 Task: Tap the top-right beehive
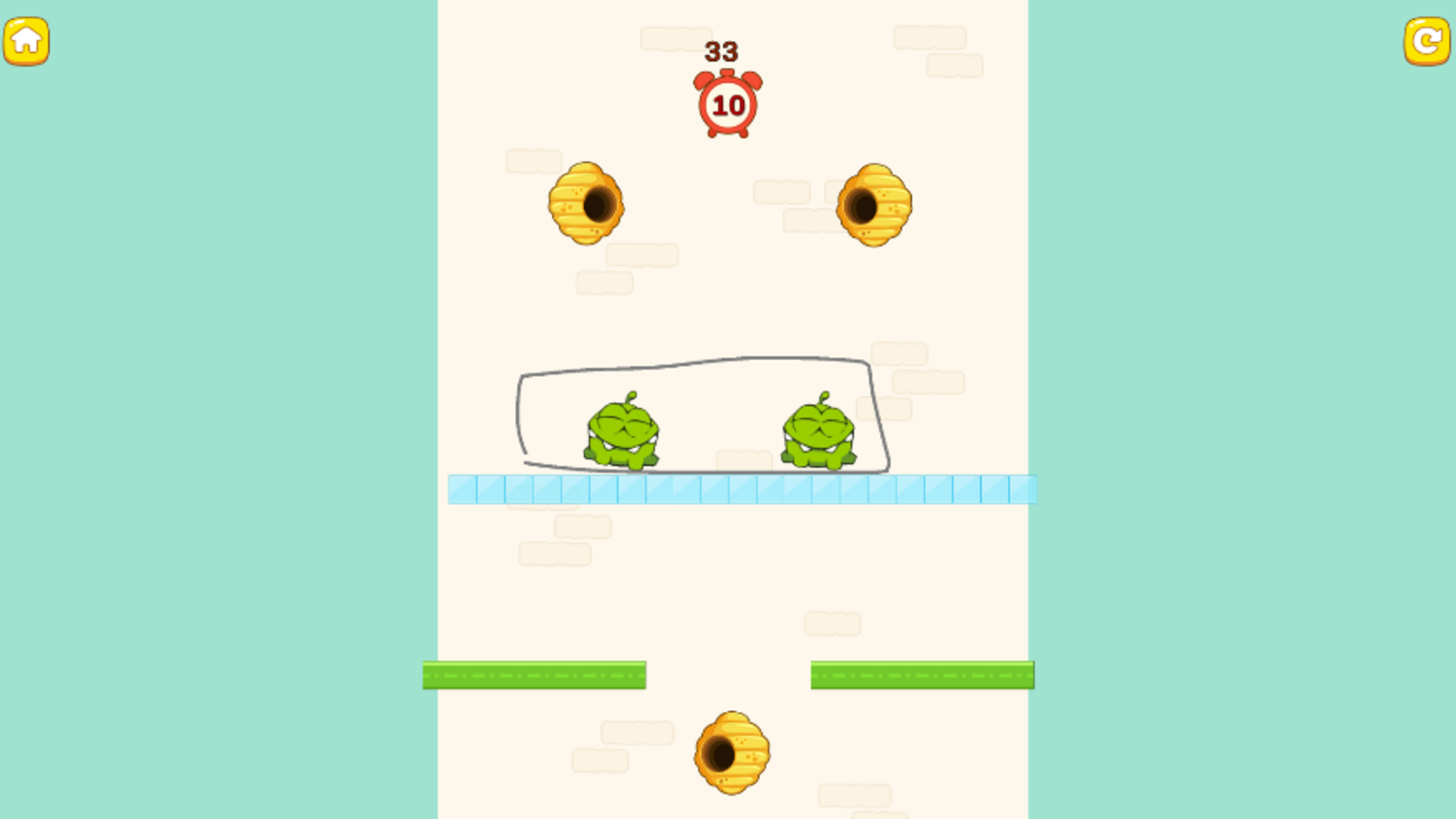coord(874,205)
